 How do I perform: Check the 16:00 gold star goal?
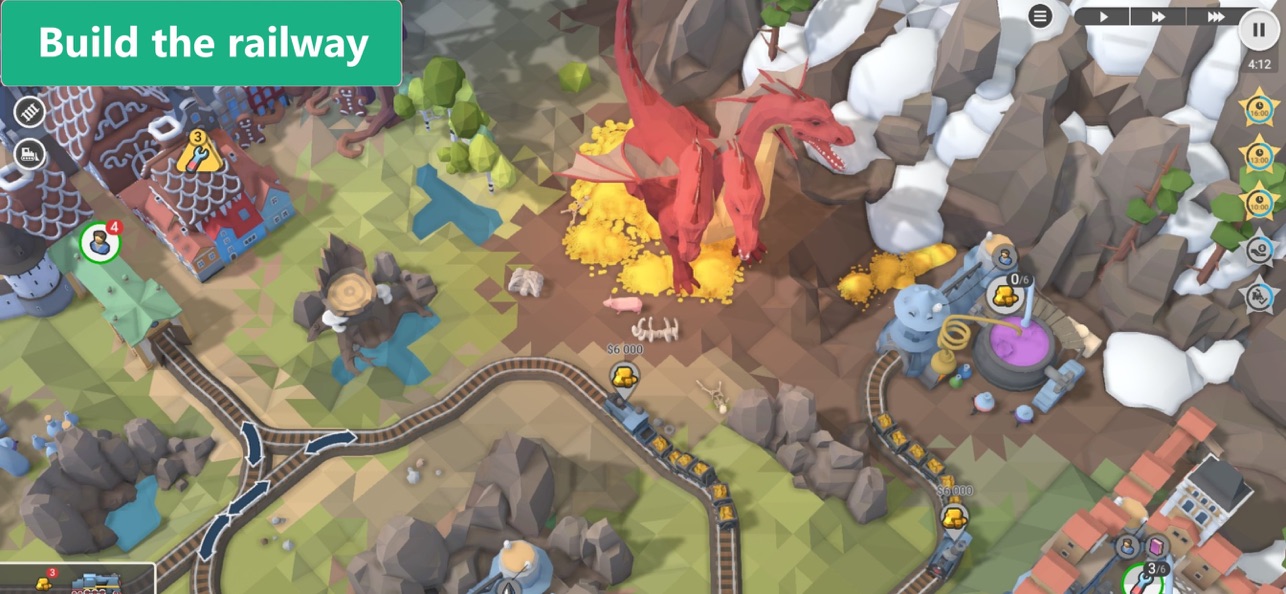[1257, 107]
